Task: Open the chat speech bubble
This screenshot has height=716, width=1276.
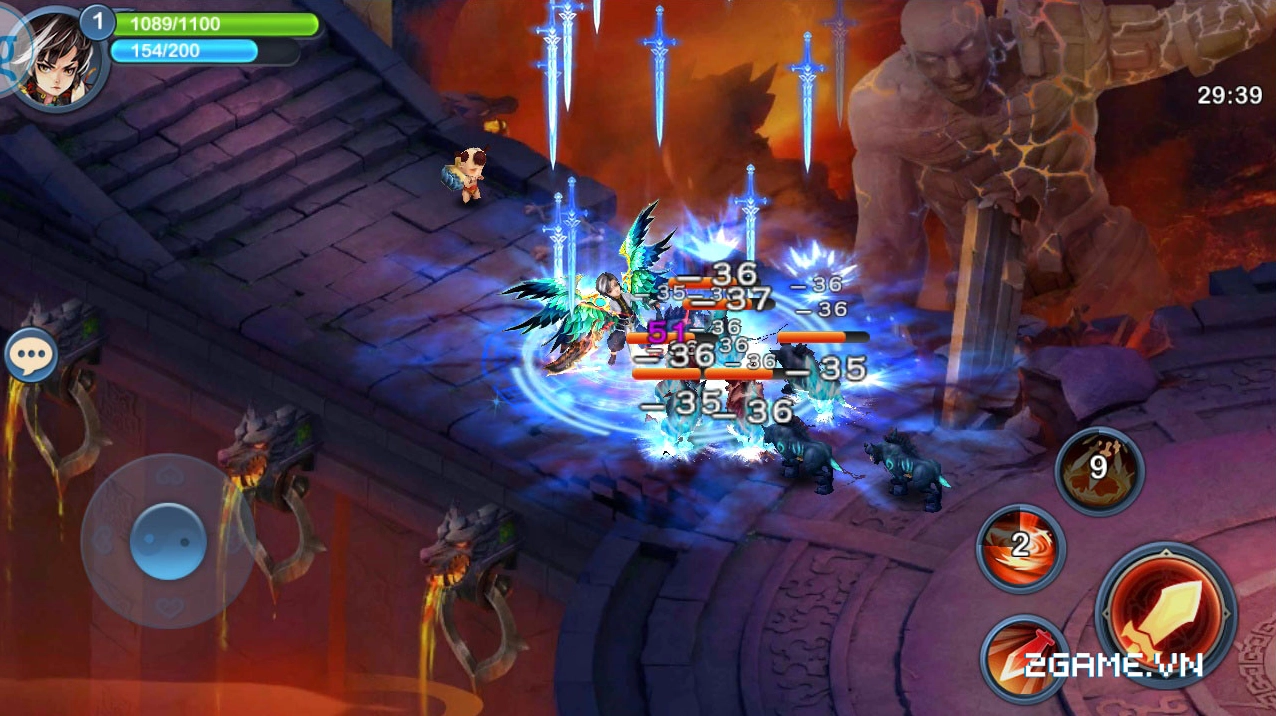Action: click(31, 354)
